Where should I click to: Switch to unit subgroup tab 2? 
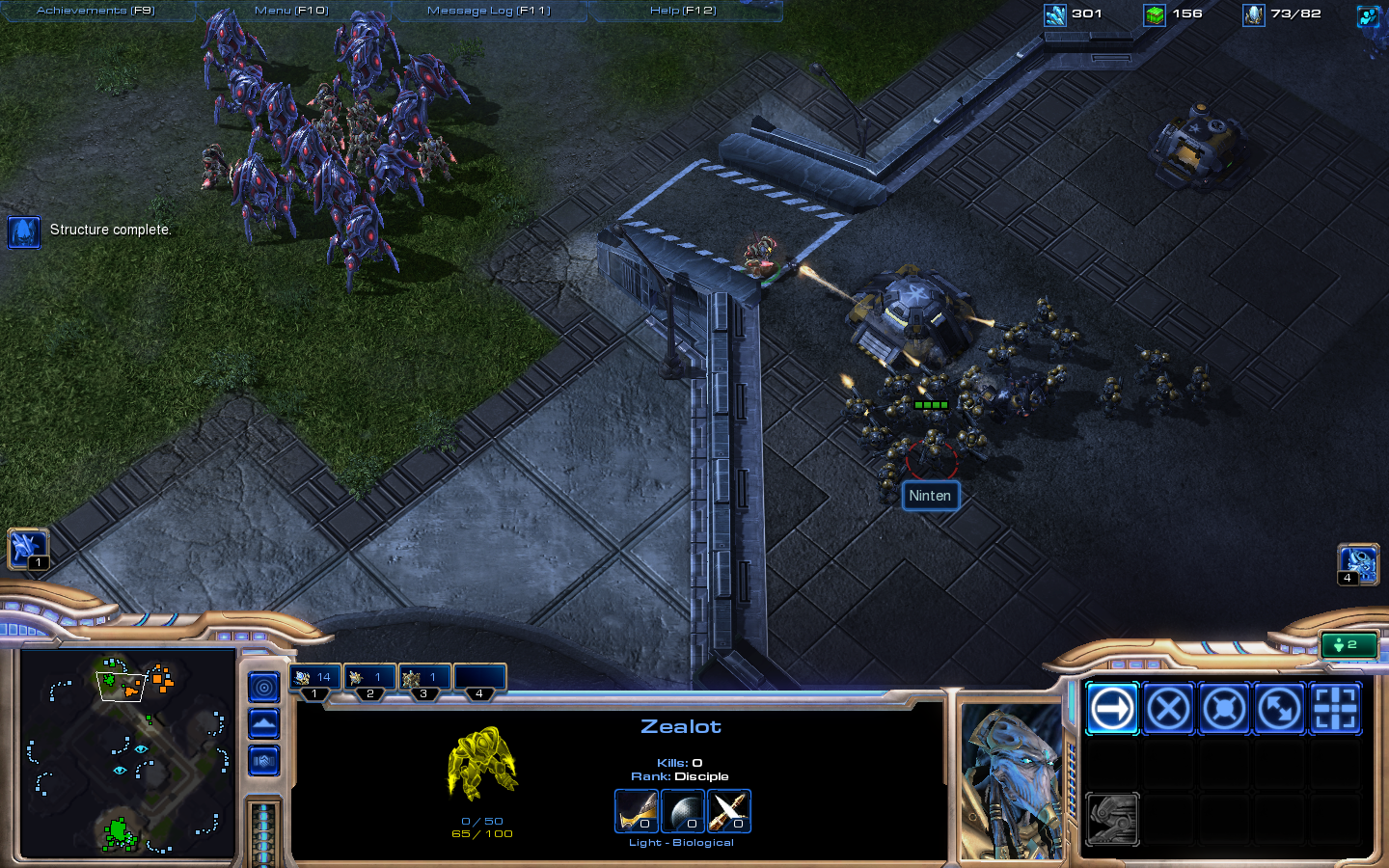click(369, 677)
